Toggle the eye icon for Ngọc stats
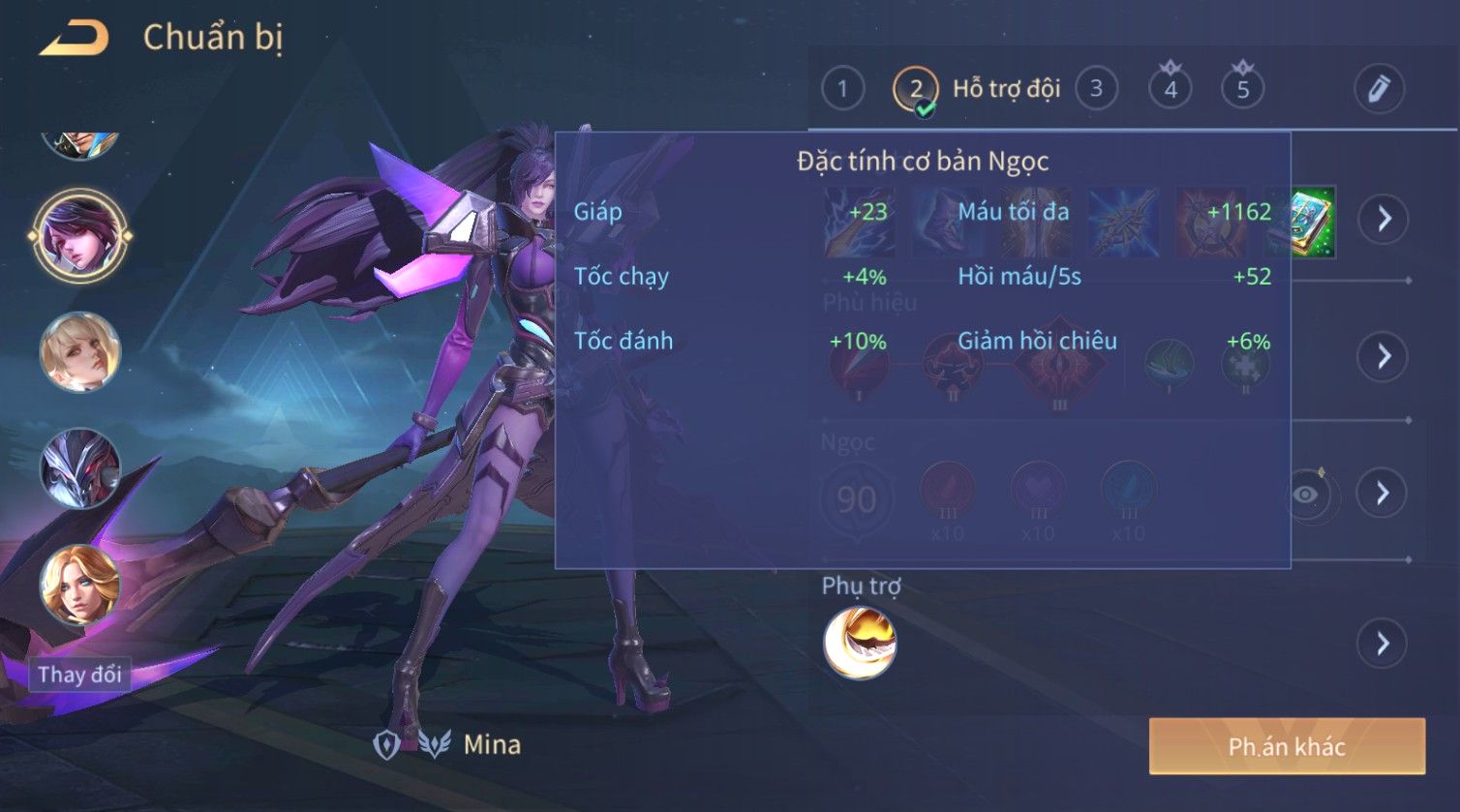 (x=1306, y=495)
